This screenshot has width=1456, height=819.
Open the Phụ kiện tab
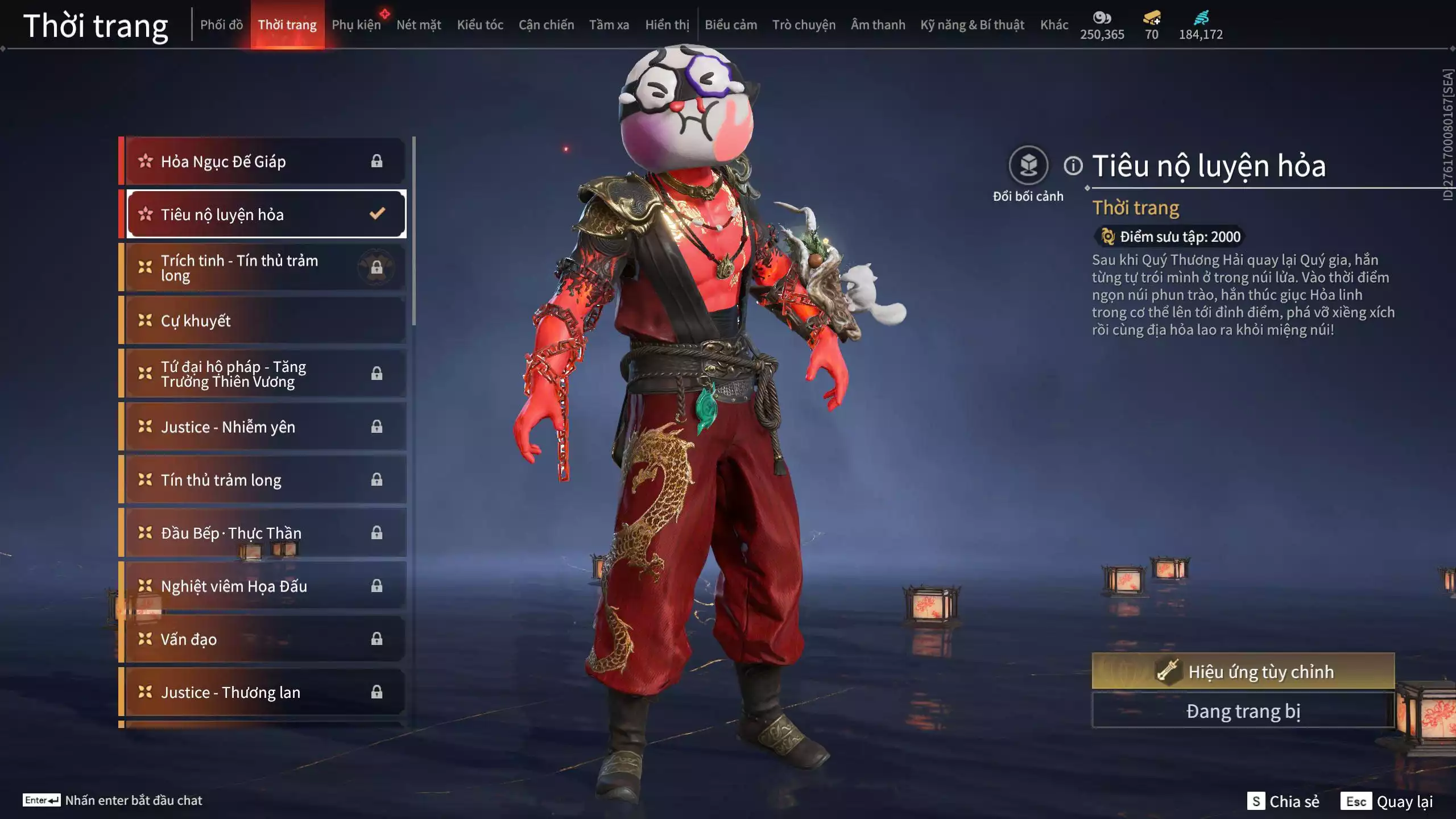(356, 25)
